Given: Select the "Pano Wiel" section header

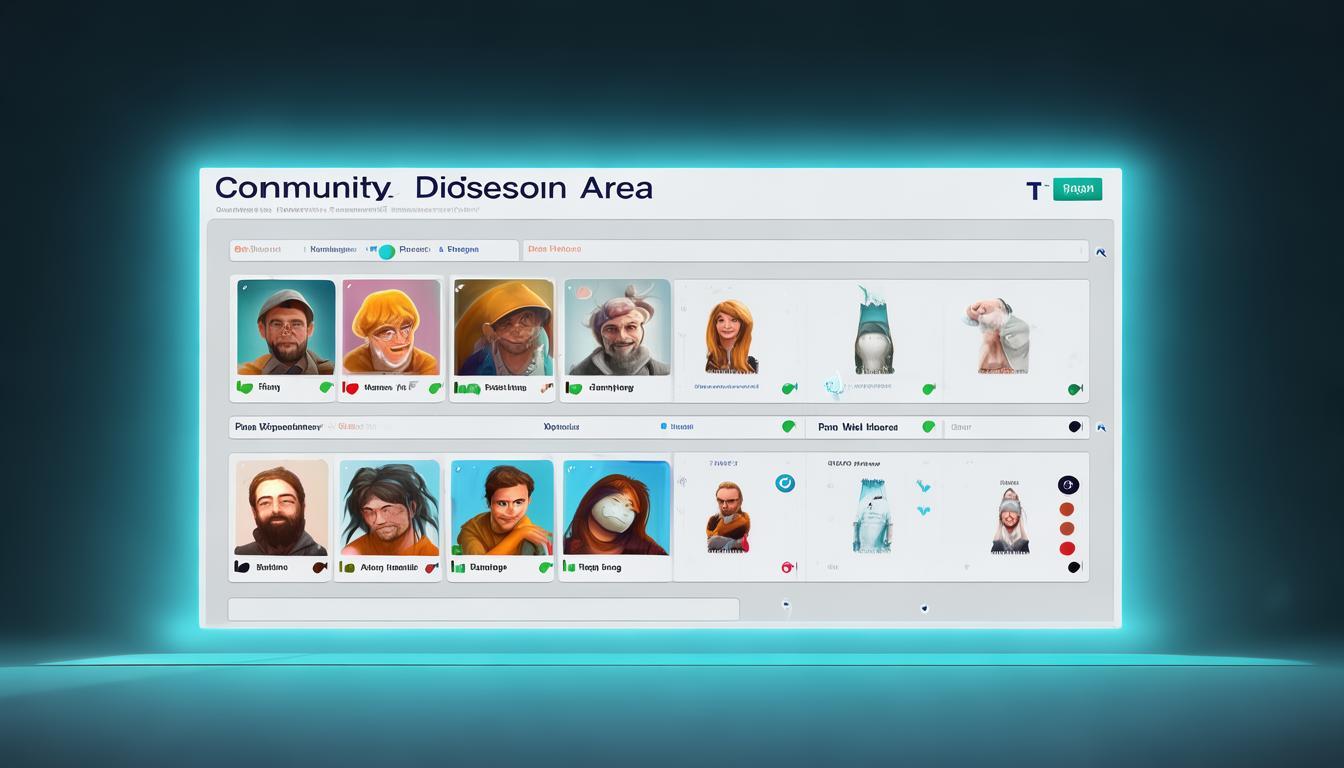Looking at the screenshot, I should coord(858,427).
